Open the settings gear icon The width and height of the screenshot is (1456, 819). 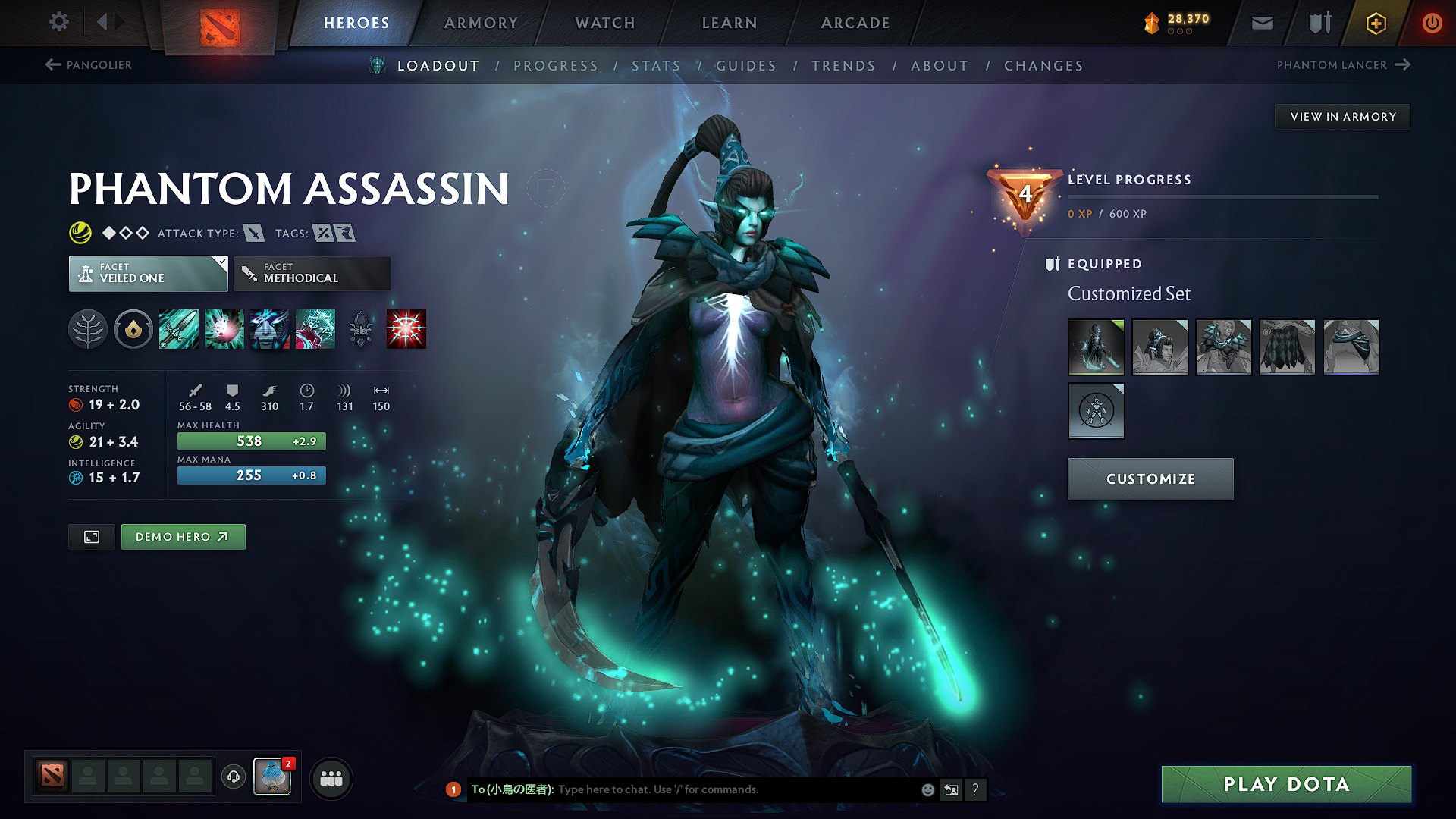click(x=58, y=22)
